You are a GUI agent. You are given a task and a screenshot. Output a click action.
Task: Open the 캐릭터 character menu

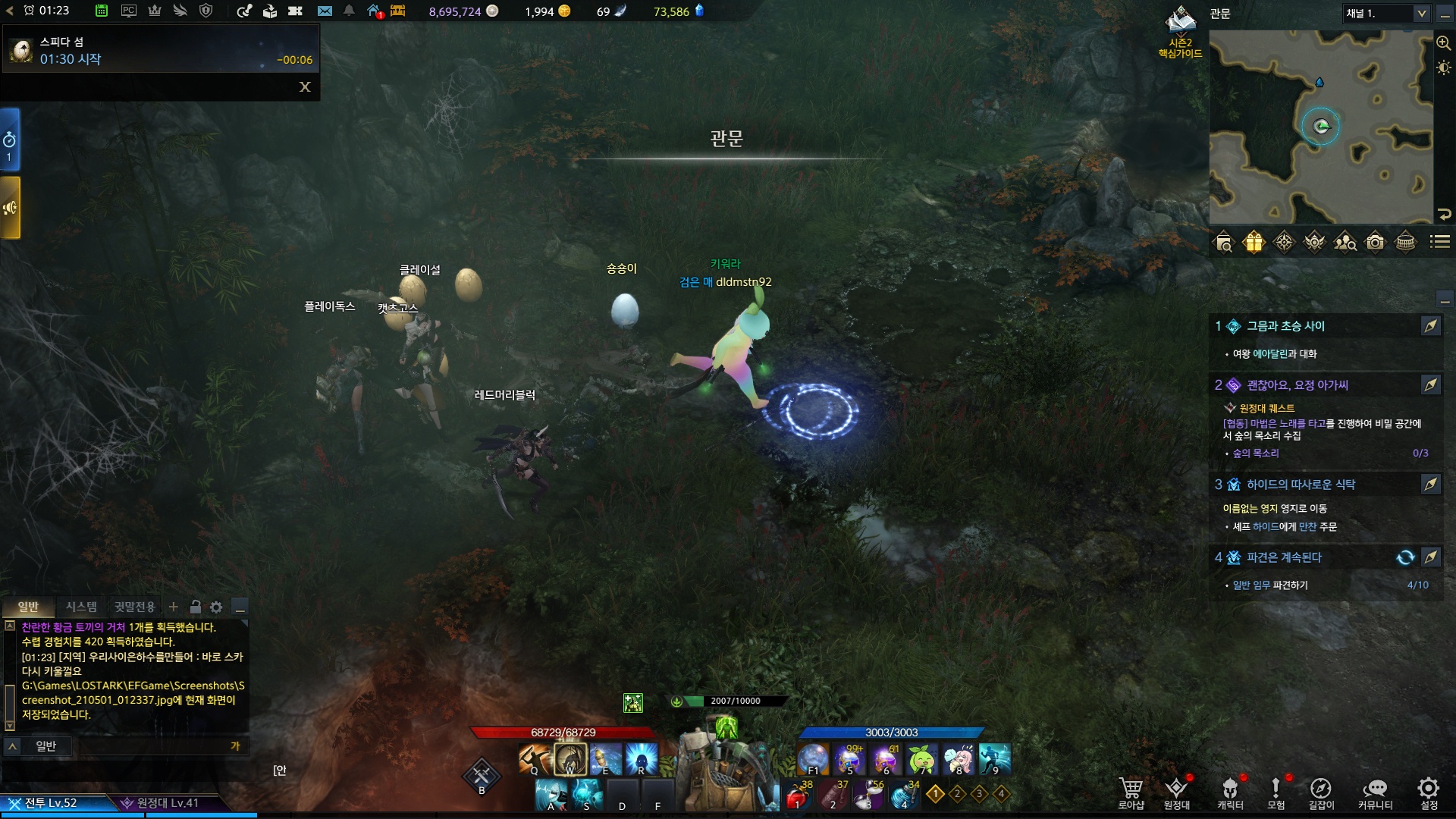[x=1230, y=792]
